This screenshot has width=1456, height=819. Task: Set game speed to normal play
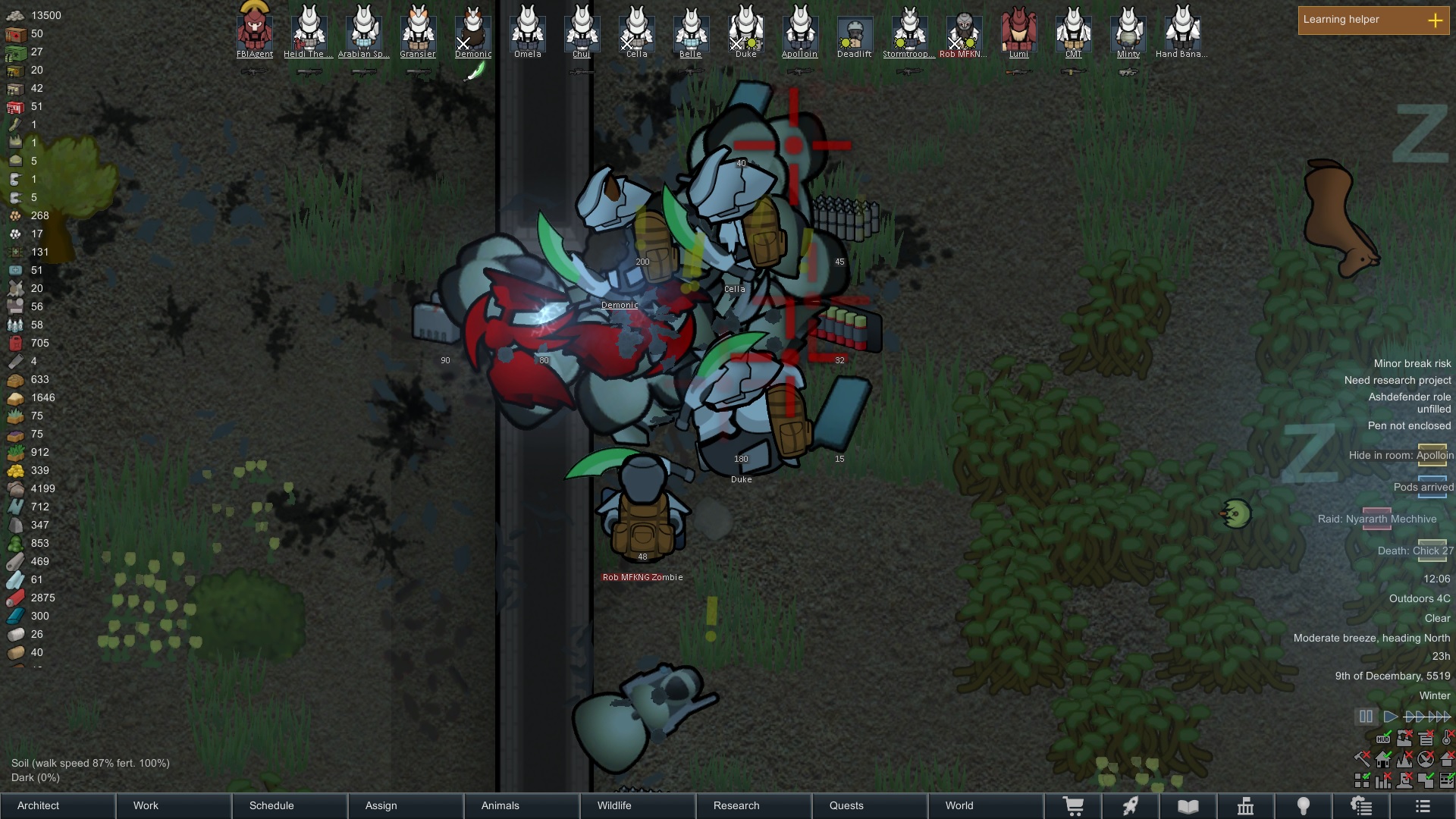point(1390,717)
